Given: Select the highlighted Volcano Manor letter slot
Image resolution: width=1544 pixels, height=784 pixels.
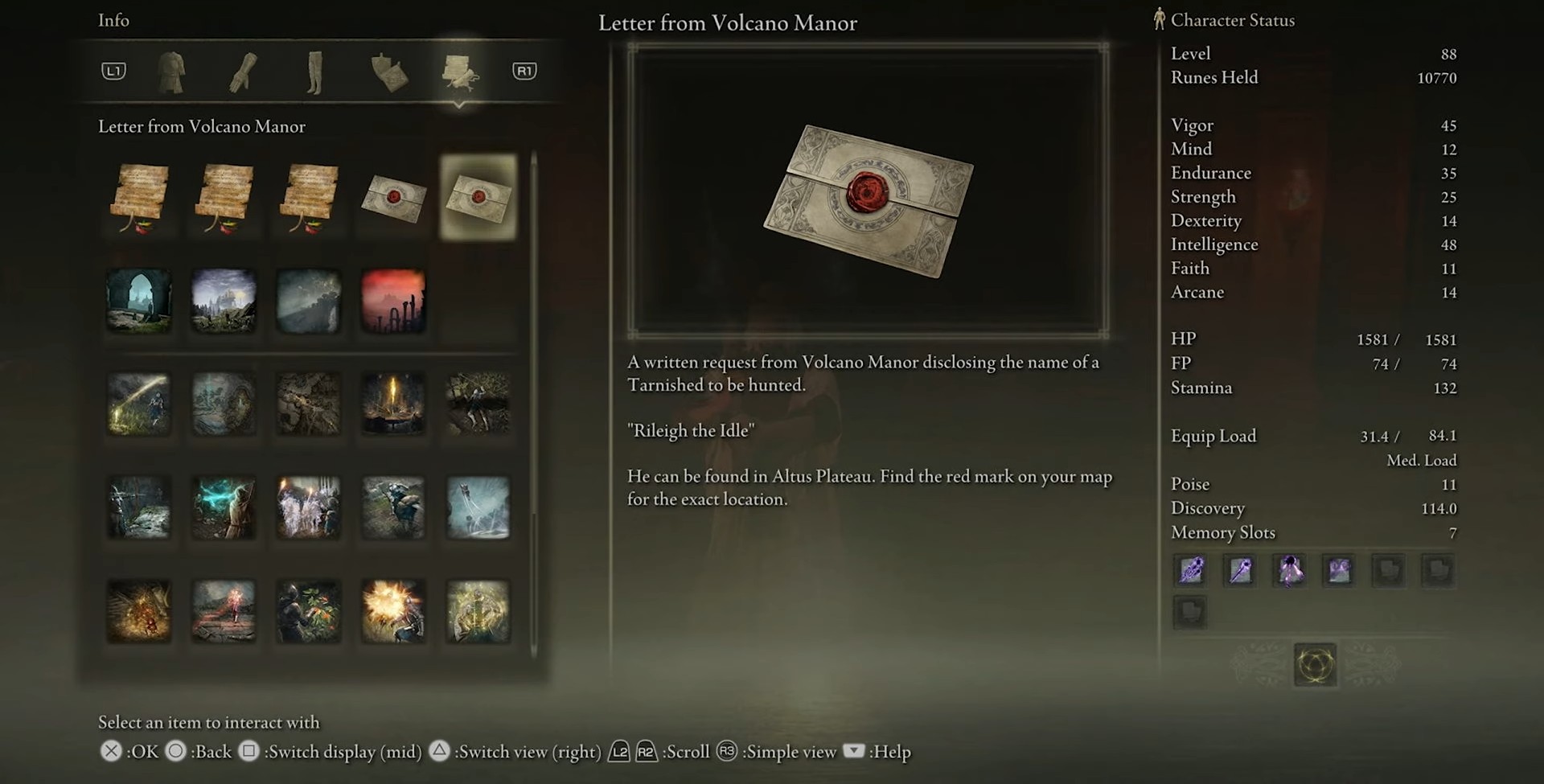Looking at the screenshot, I should pyautogui.click(x=478, y=197).
